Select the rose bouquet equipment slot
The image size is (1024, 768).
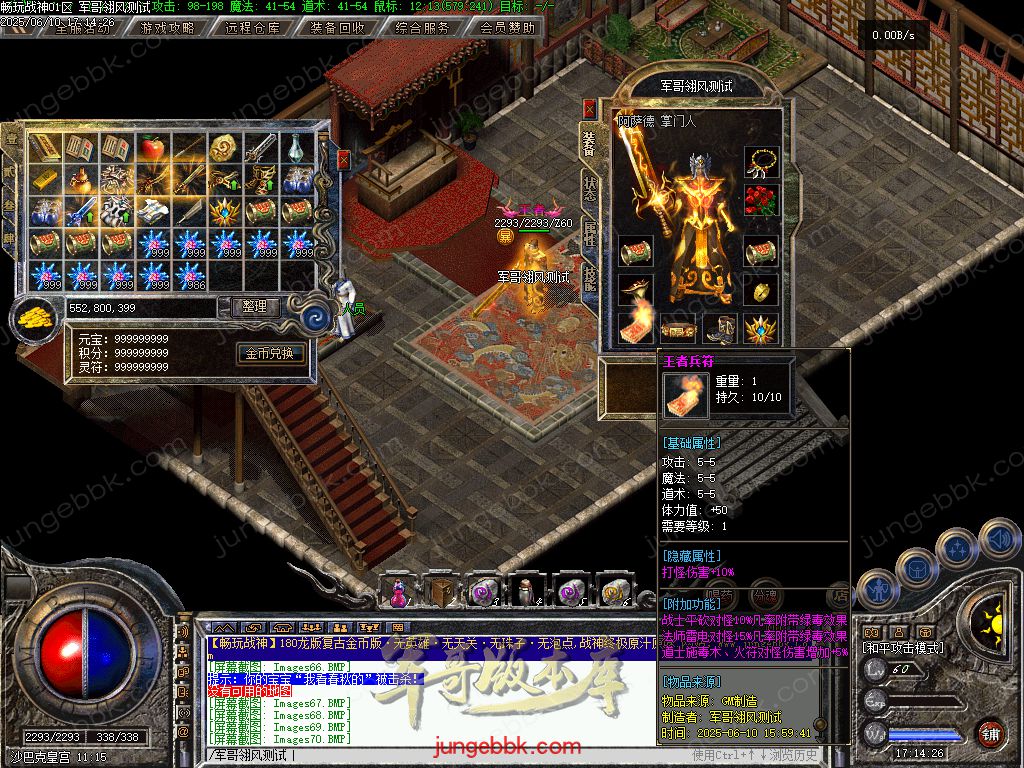pyautogui.click(x=761, y=199)
